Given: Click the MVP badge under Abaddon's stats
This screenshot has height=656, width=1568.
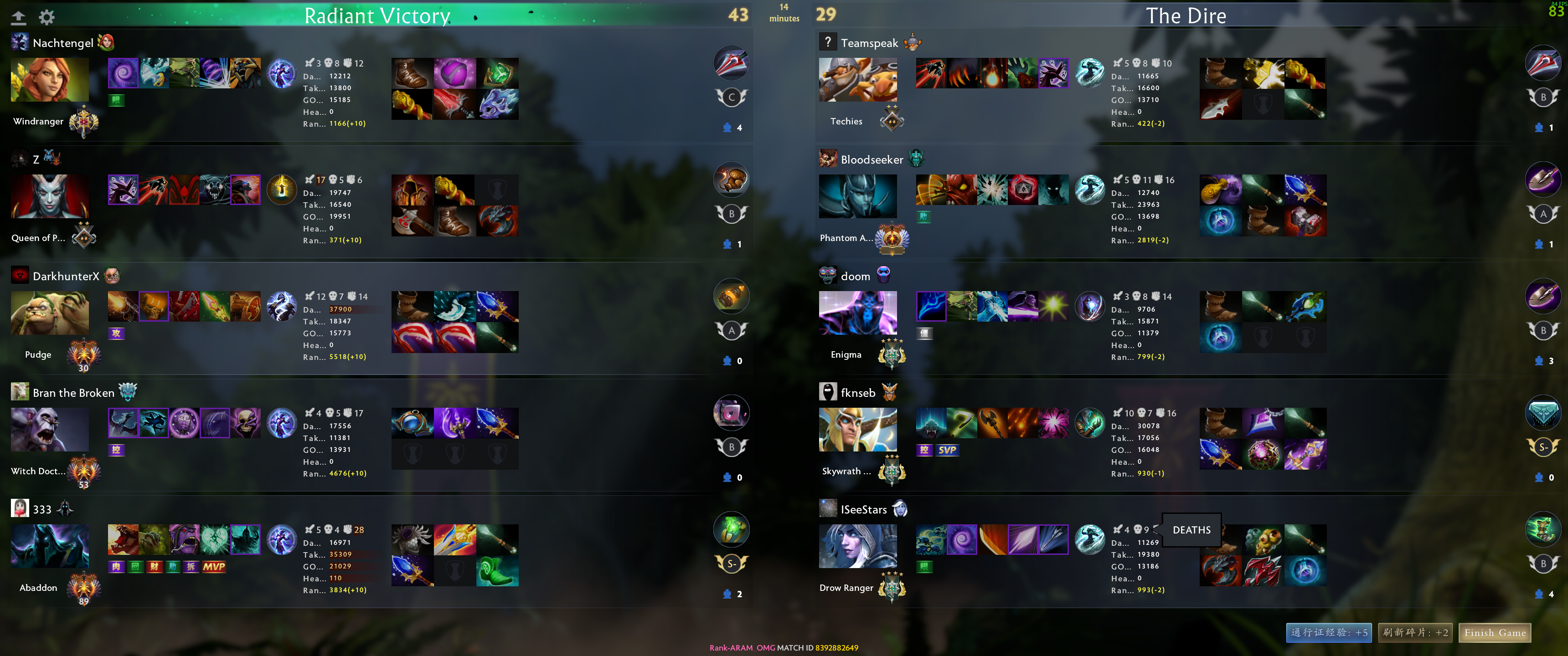Looking at the screenshot, I should 214,567.
